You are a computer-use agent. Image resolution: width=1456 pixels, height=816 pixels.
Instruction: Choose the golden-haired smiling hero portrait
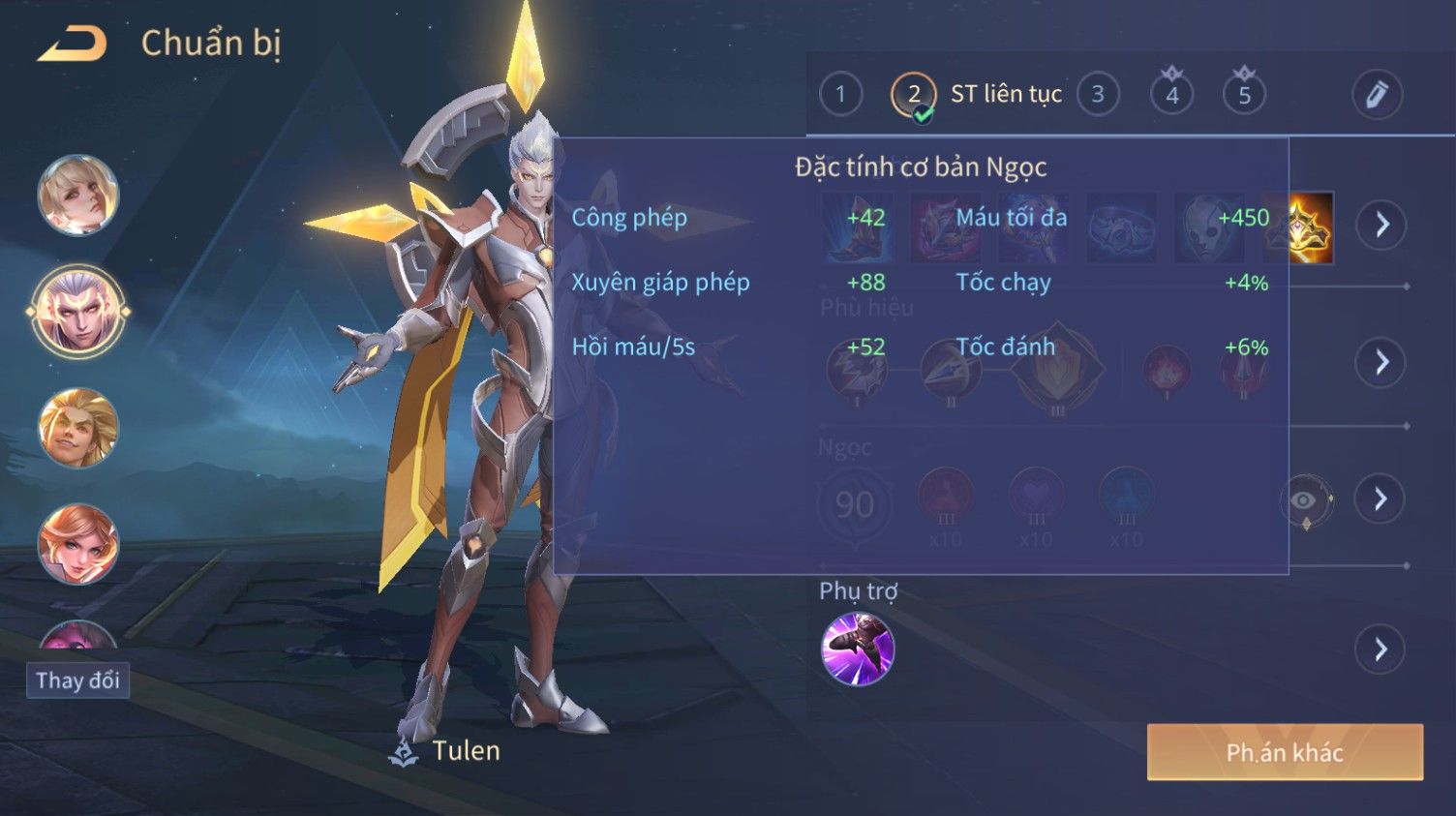click(x=77, y=428)
